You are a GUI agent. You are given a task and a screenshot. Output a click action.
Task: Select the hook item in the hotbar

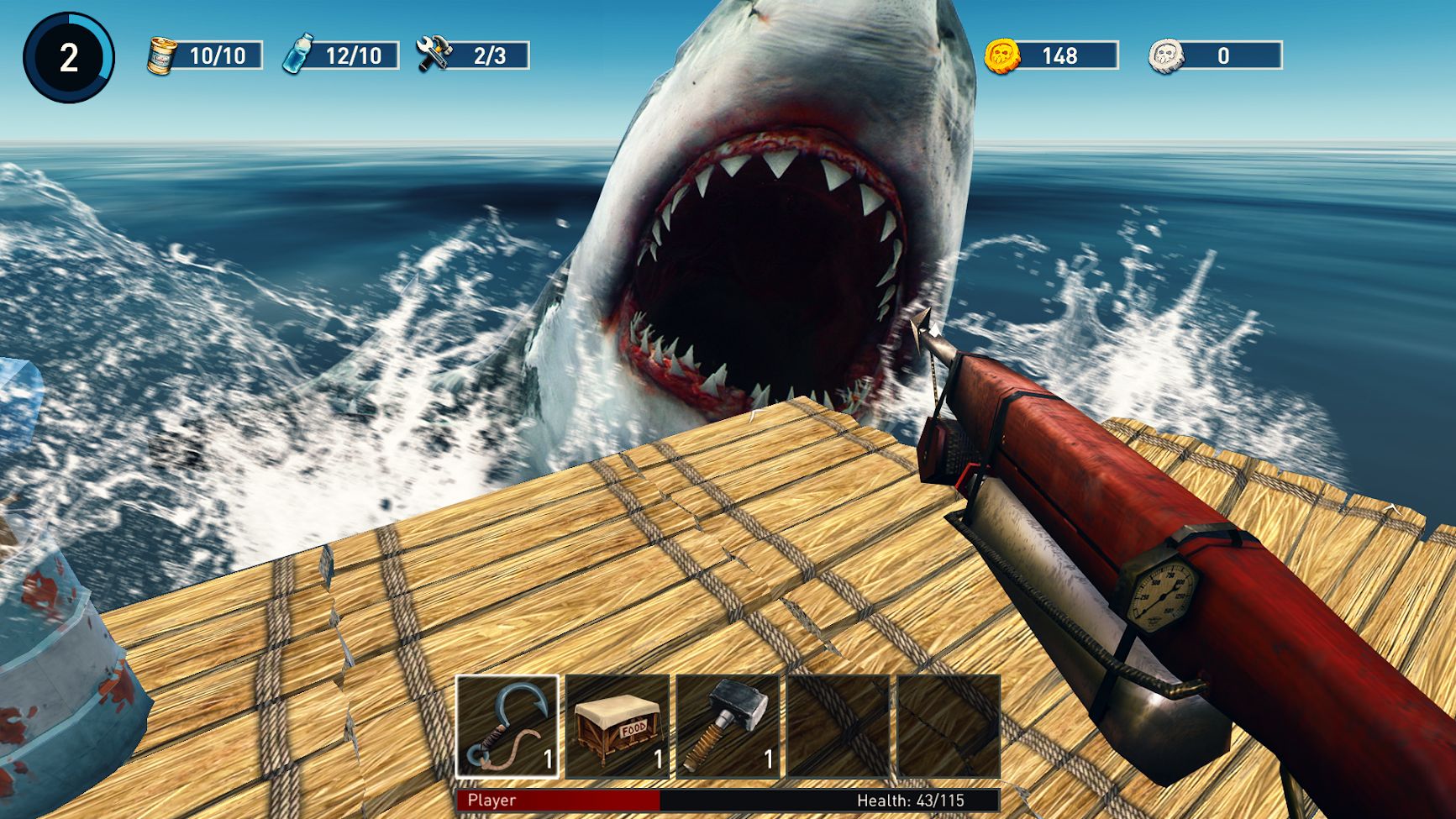tap(507, 727)
